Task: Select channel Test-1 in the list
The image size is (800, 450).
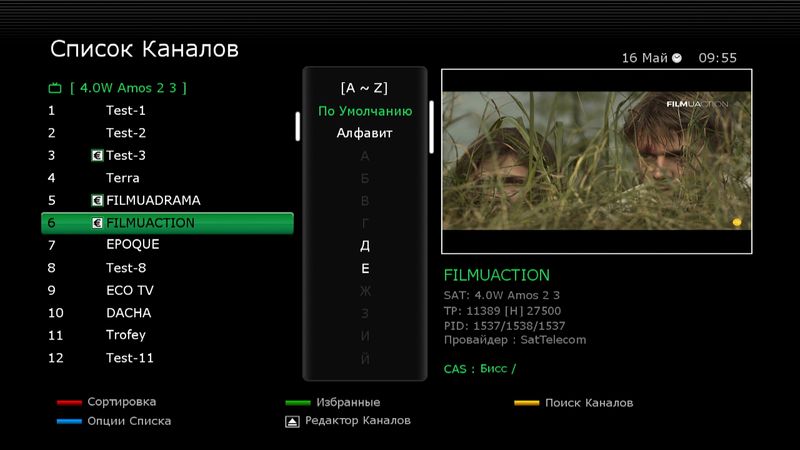Action: tap(126, 110)
